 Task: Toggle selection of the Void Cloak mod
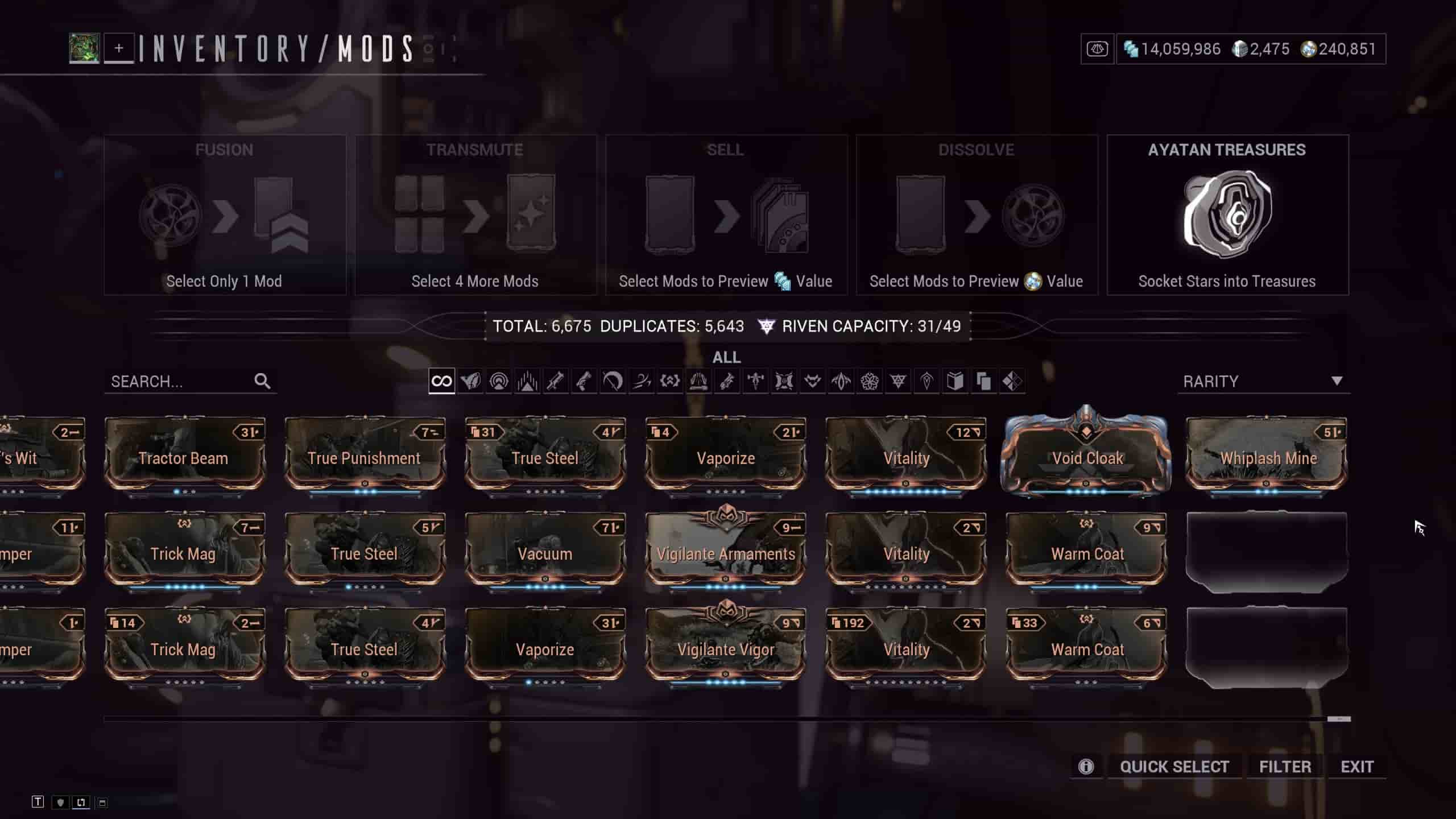coord(1087,458)
